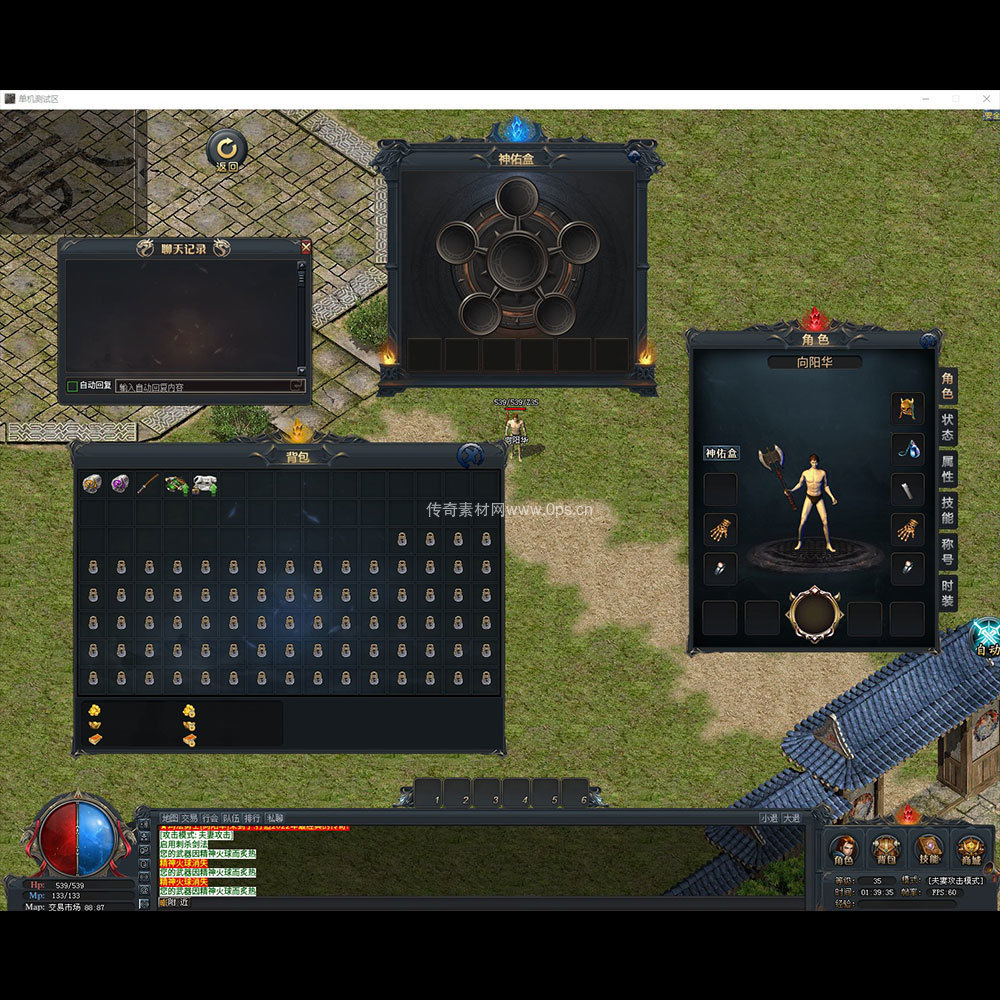Close the game window from the title bar
Image resolution: width=1000 pixels, height=1000 pixels.
pyautogui.click(x=985, y=99)
